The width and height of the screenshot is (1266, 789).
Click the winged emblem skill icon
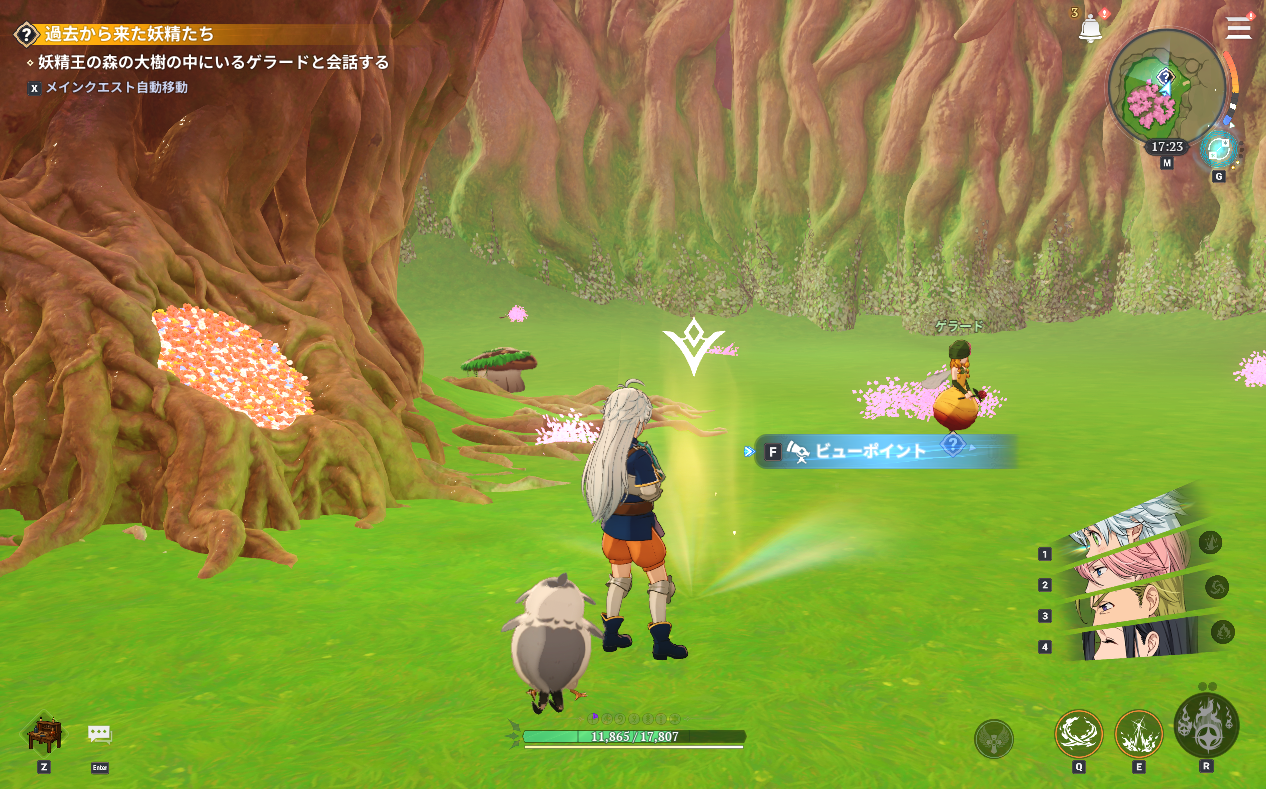(x=993, y=739)
